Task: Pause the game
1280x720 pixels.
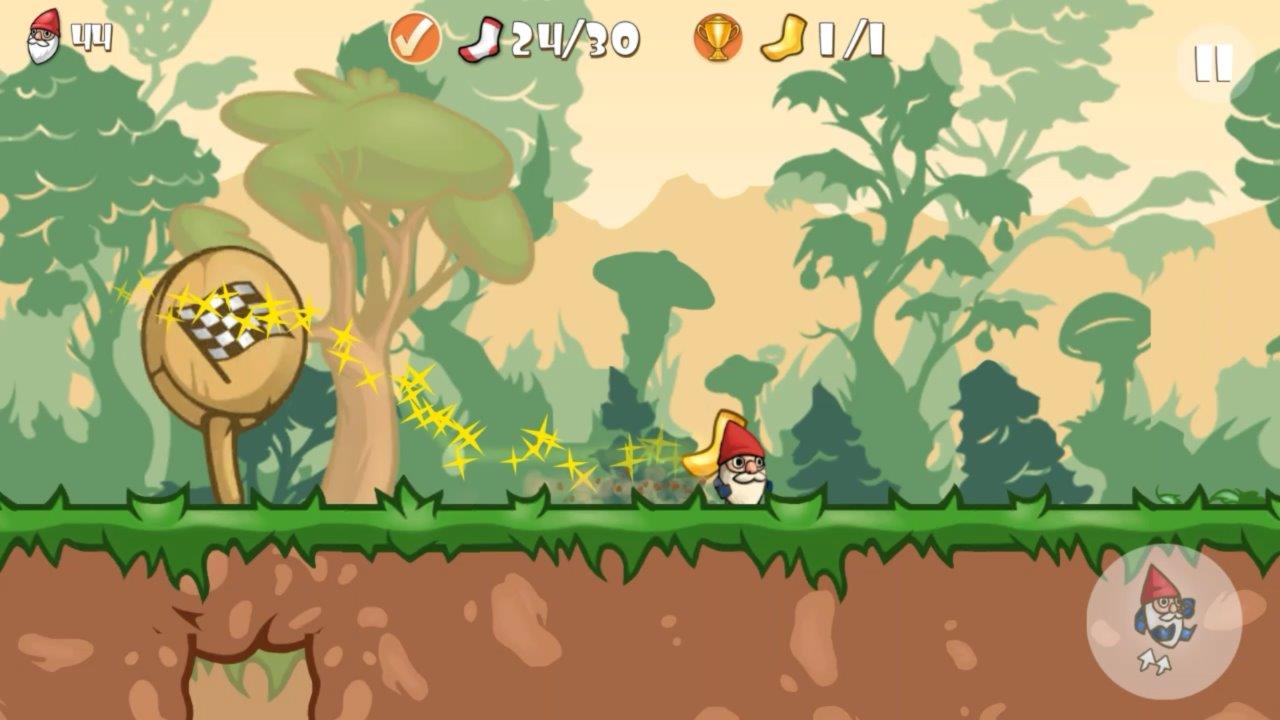Action: (x=1213, y=63)
